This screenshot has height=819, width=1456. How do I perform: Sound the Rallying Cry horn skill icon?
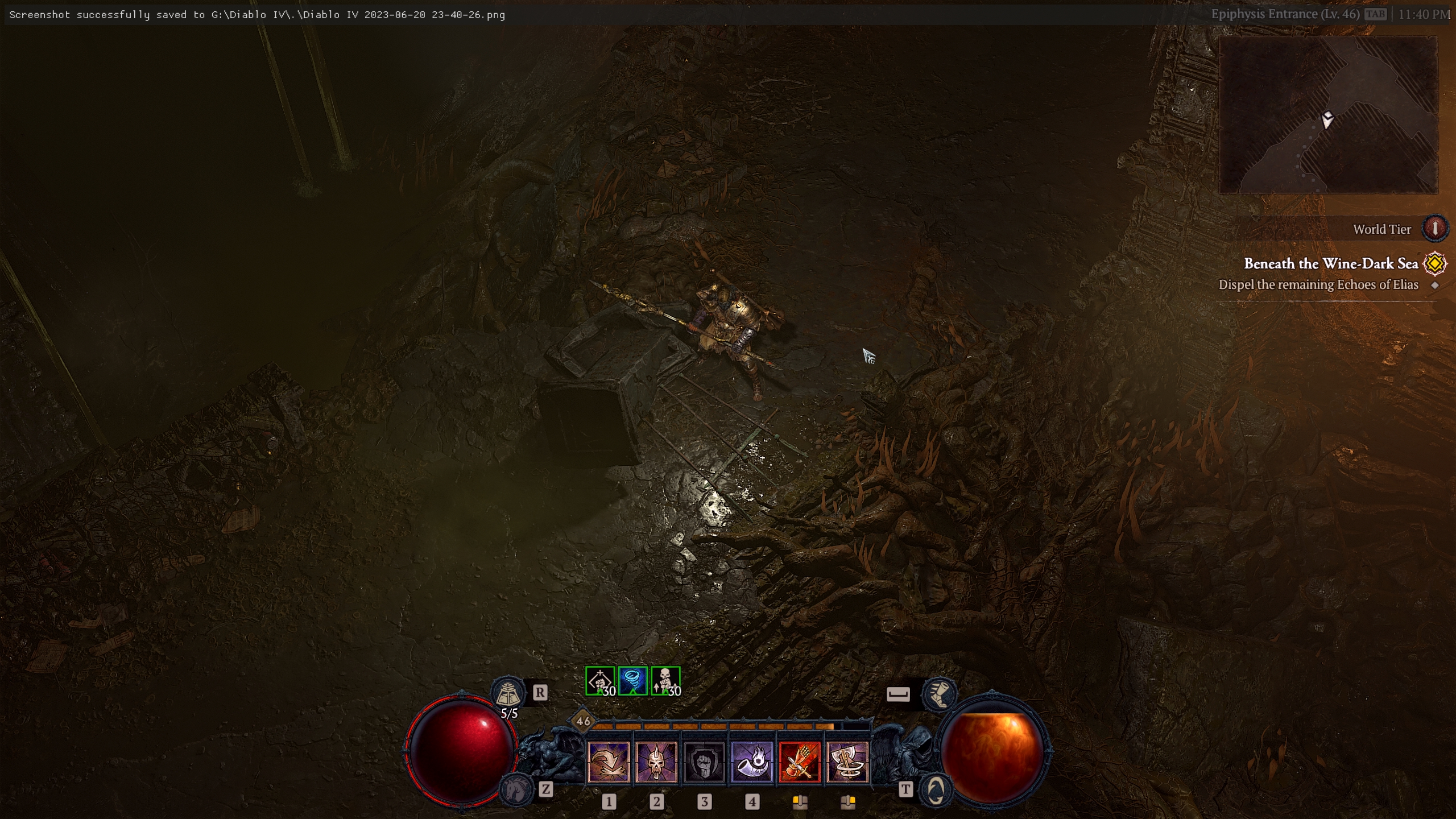point(754,762)
